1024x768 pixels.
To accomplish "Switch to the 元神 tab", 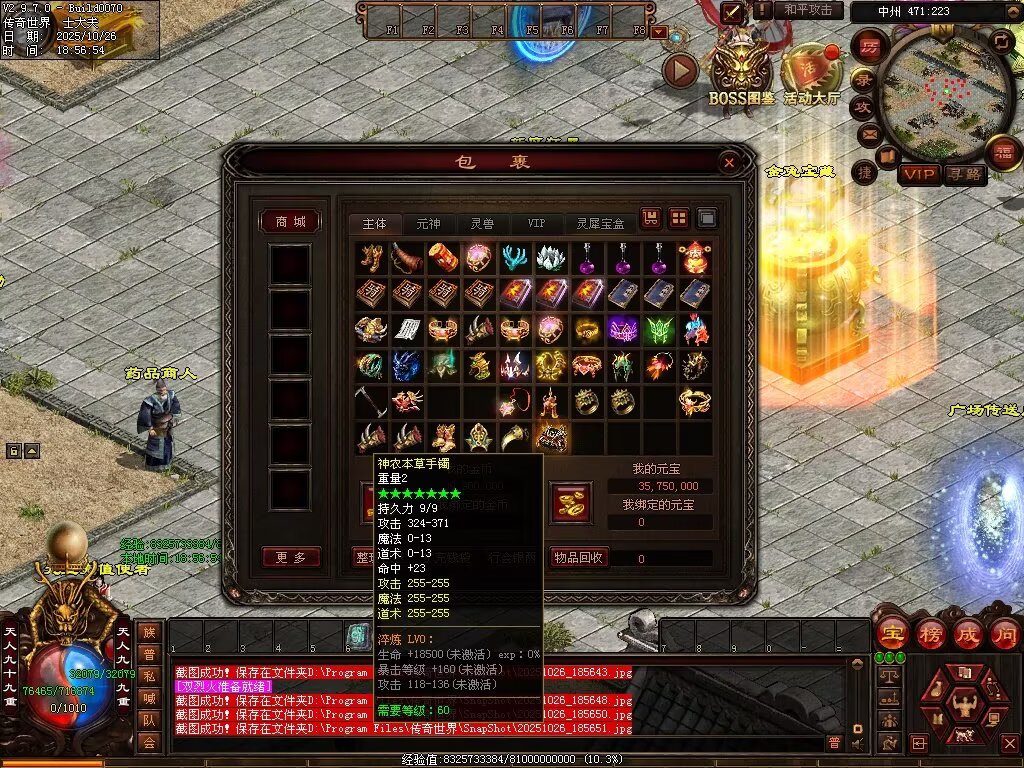I will [428, 224].
